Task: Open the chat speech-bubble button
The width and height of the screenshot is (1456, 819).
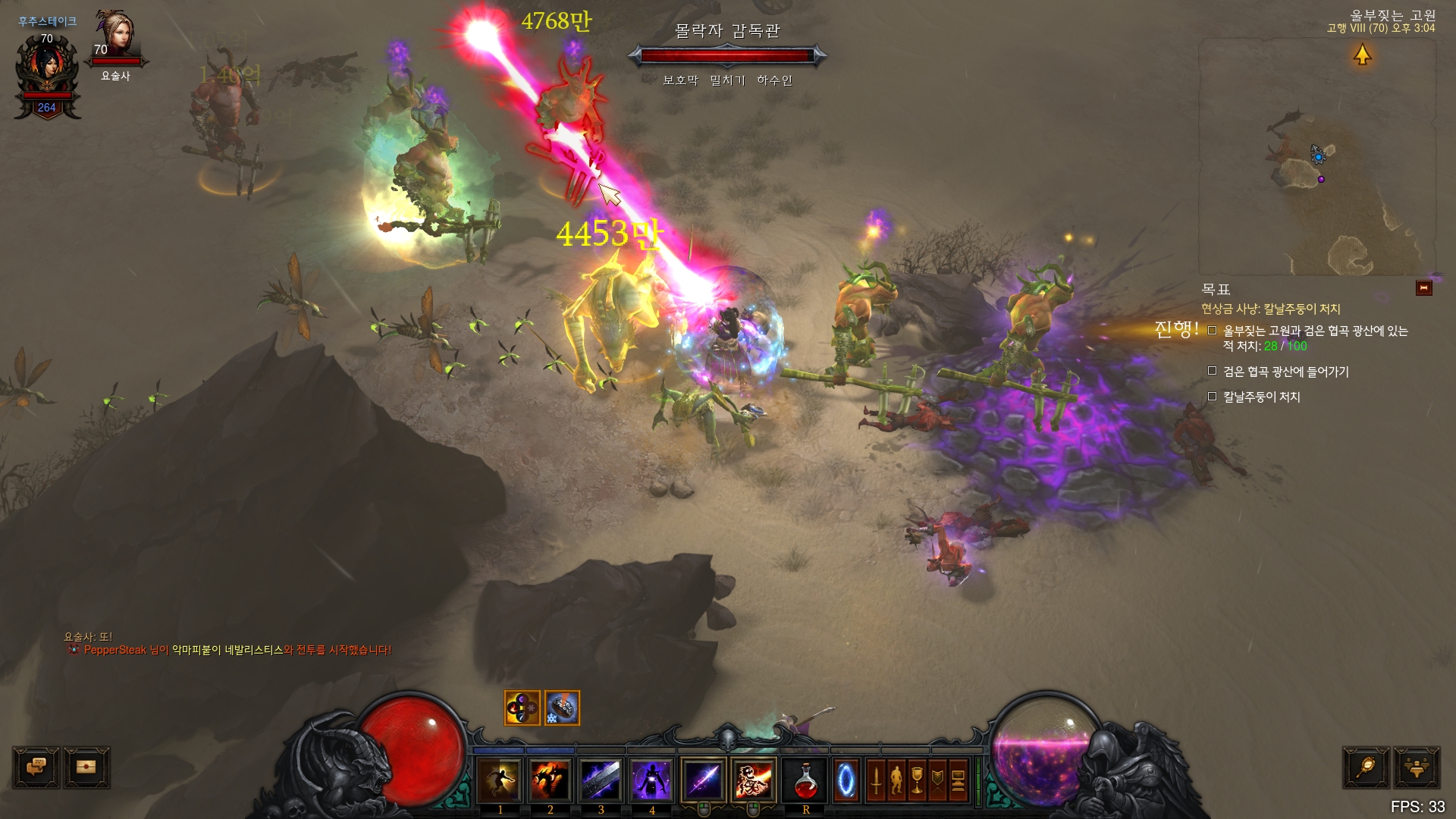Action: pyautogui.click(x=36, y=767)
